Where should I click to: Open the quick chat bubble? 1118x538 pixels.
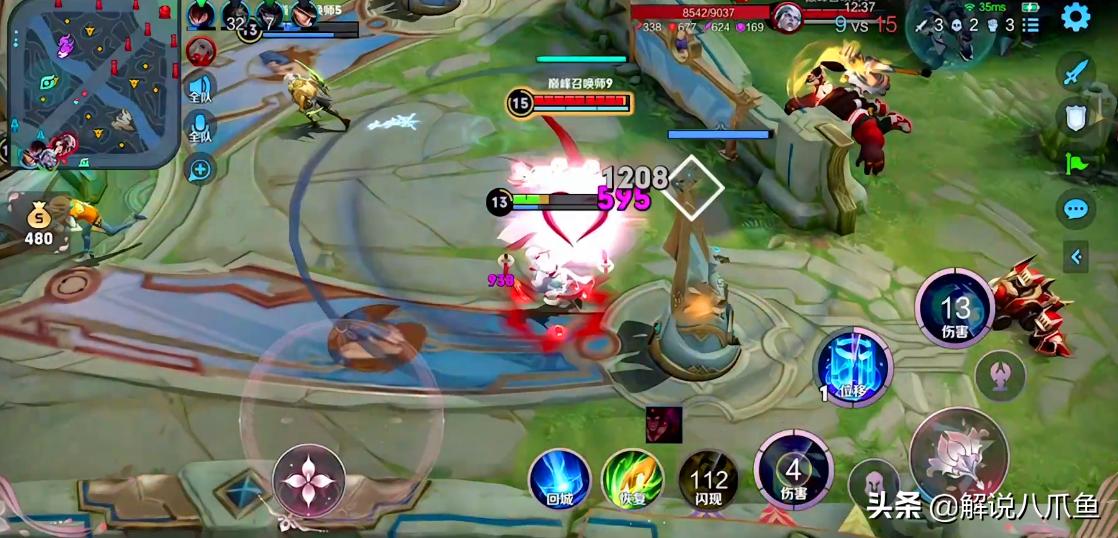tap(1075, 209)
